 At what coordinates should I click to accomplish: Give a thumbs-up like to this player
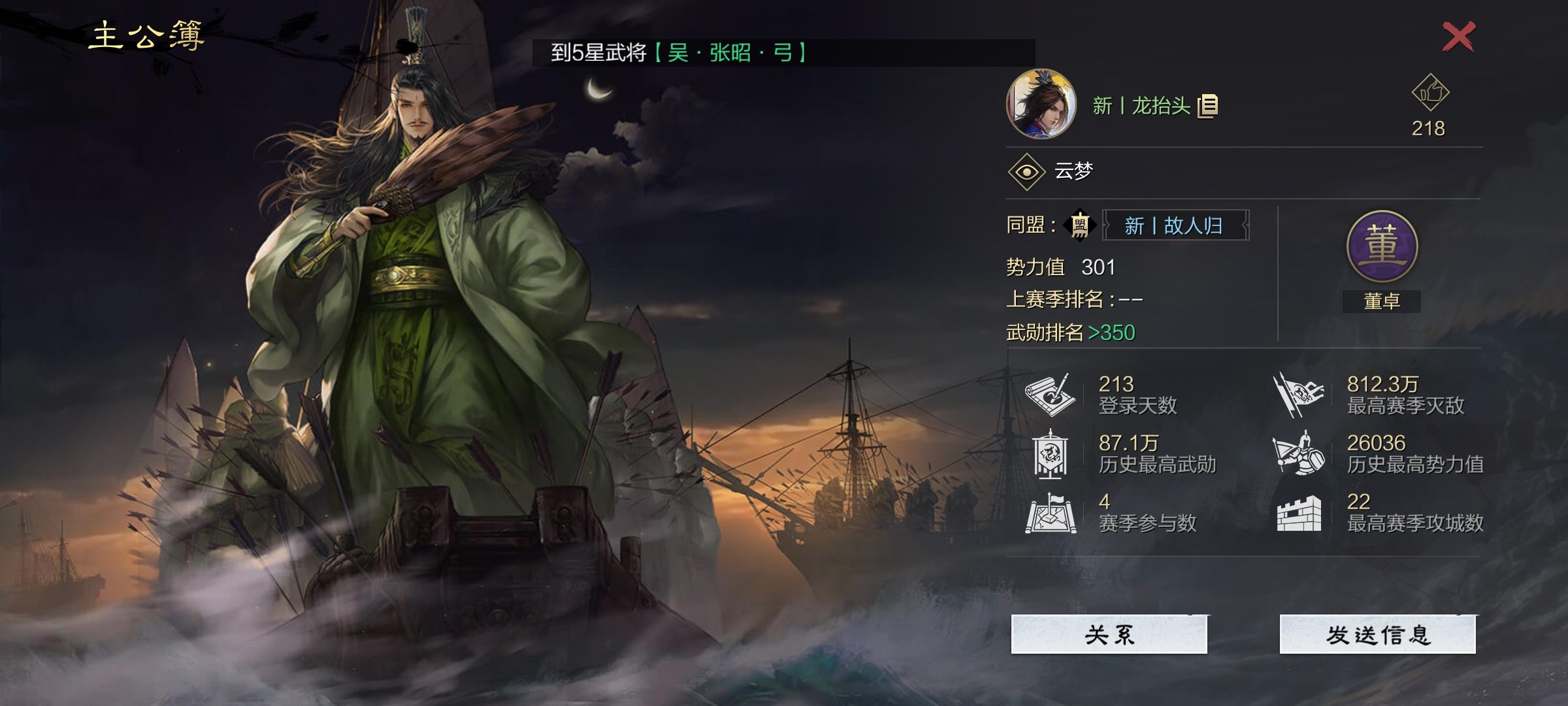coord(1430,93)
